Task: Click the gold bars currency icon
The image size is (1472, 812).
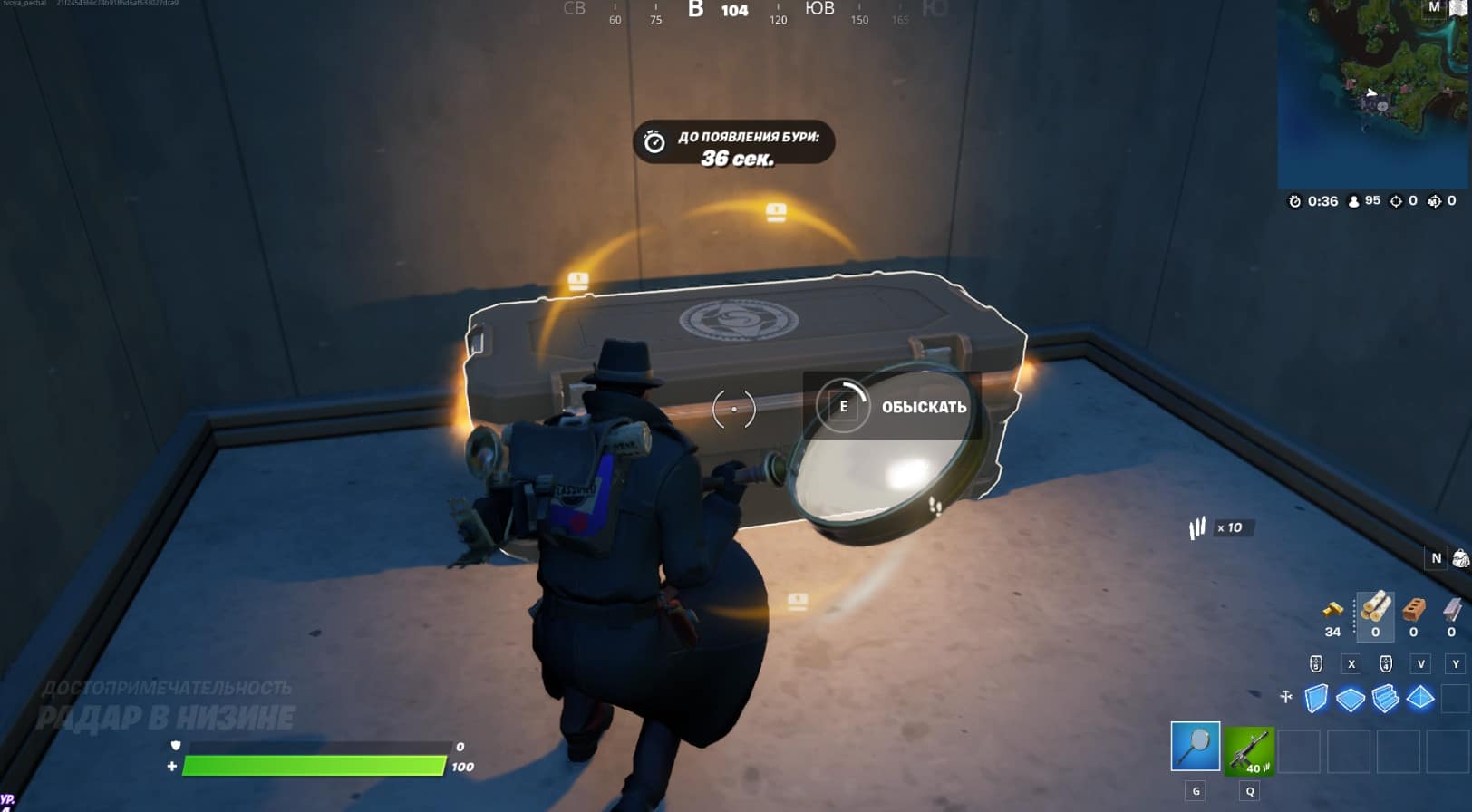Action: (1332, 609)
